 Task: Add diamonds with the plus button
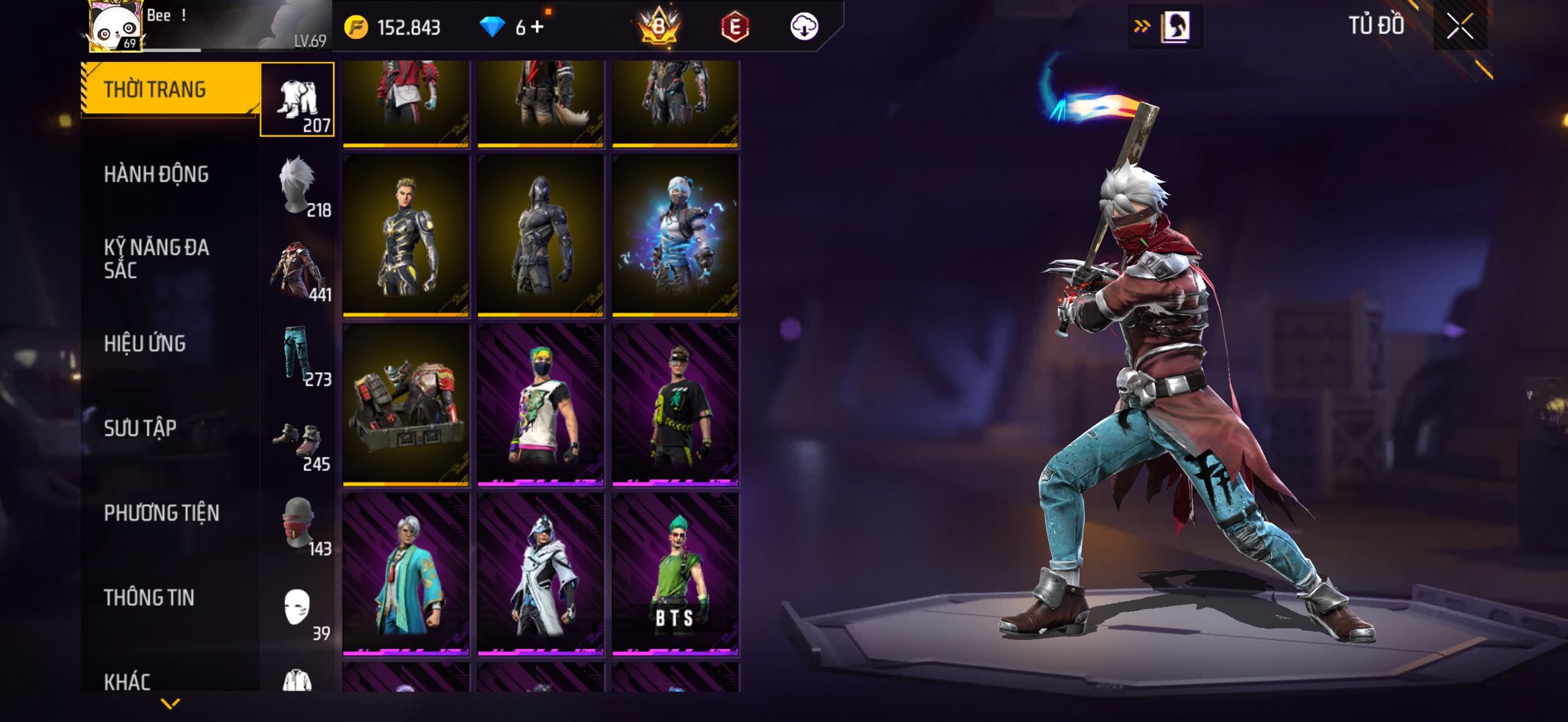(537, 28)
